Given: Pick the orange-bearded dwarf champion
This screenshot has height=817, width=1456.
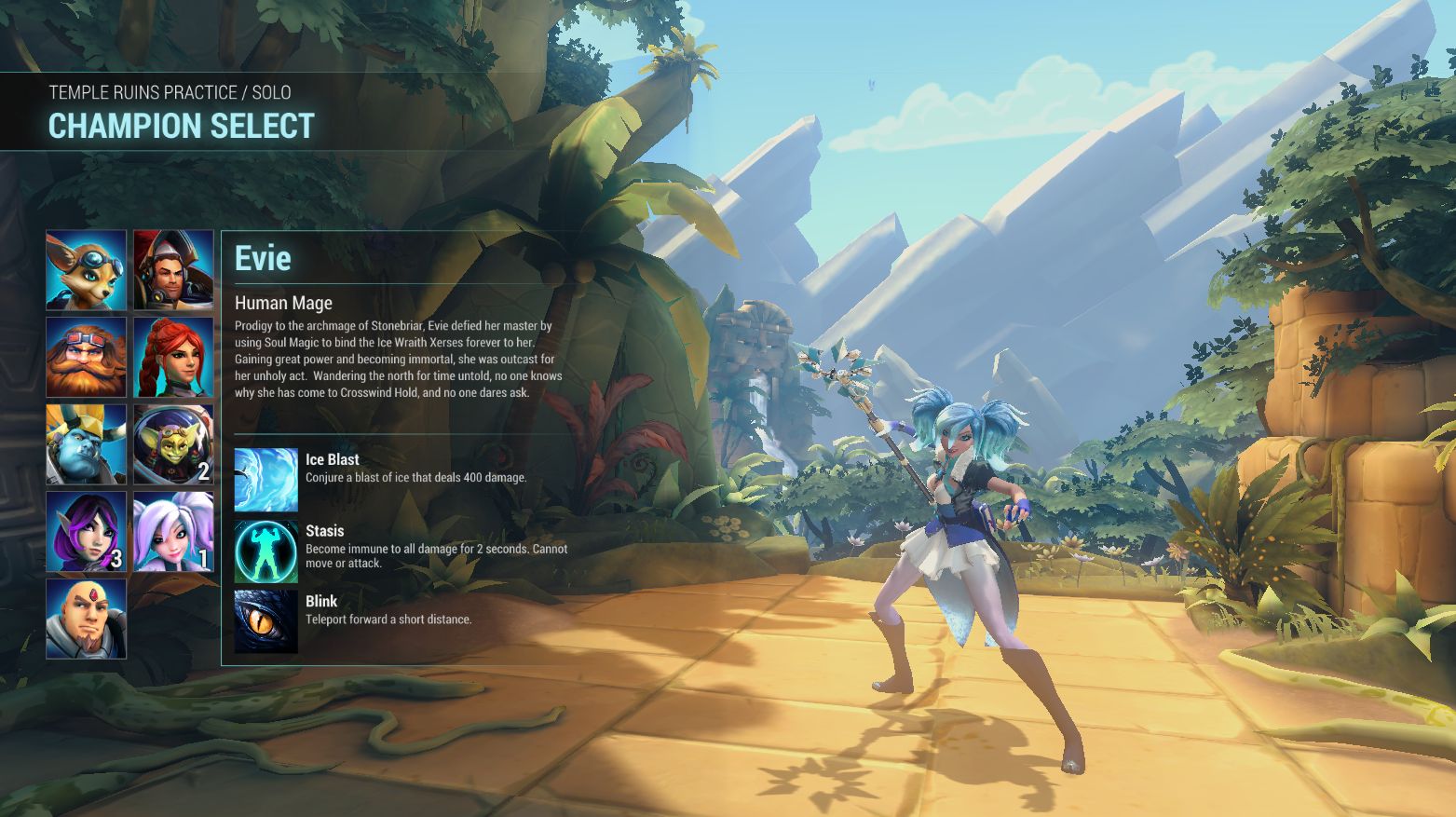Looking at the screenshot, I should point(87,358).
